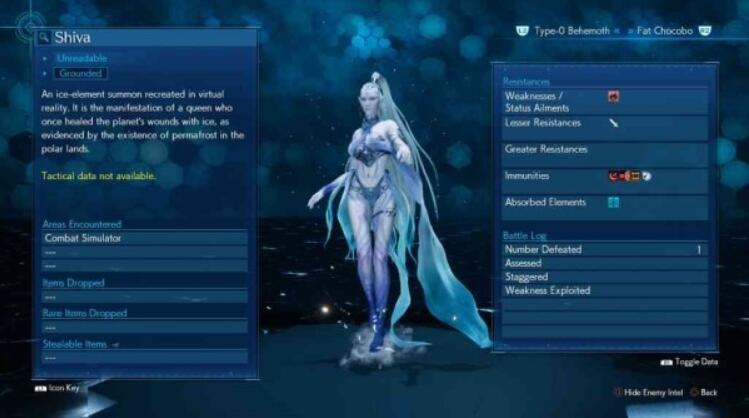Select the Assessed battle log row
The image size is (749, 418).
click(x=604, y=263)
